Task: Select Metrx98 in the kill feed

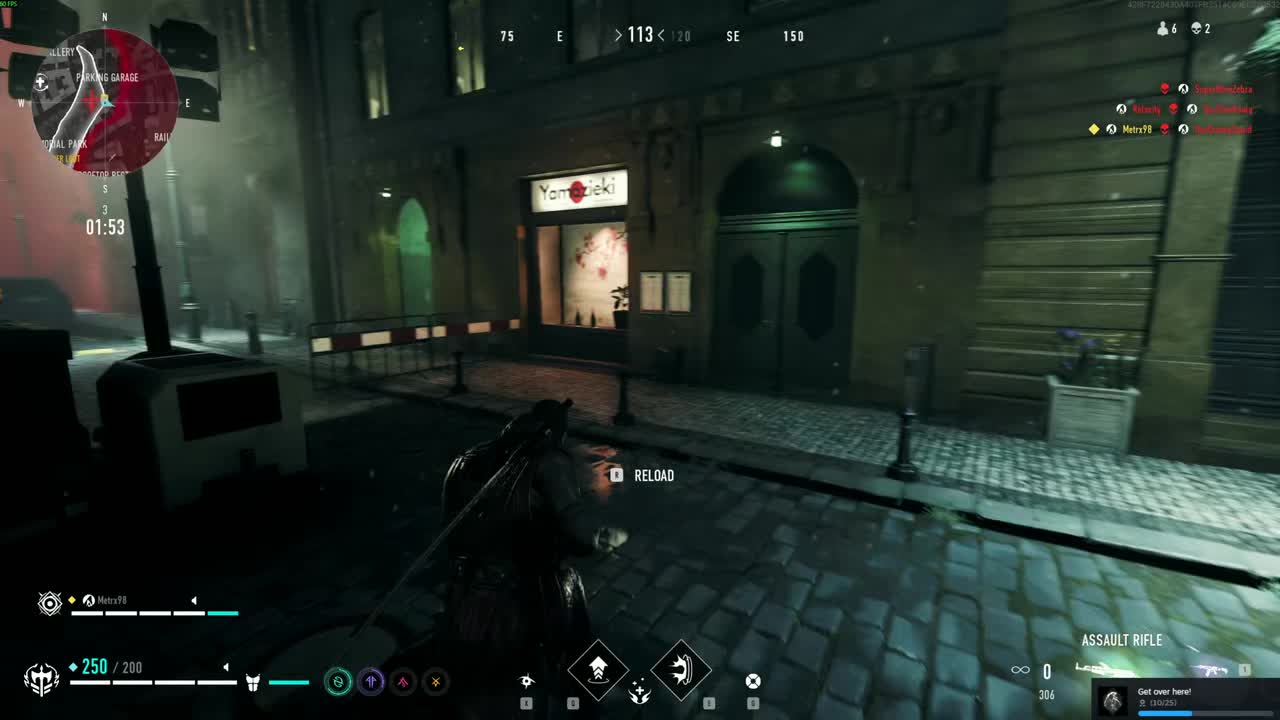Action: coord(1137,129)
